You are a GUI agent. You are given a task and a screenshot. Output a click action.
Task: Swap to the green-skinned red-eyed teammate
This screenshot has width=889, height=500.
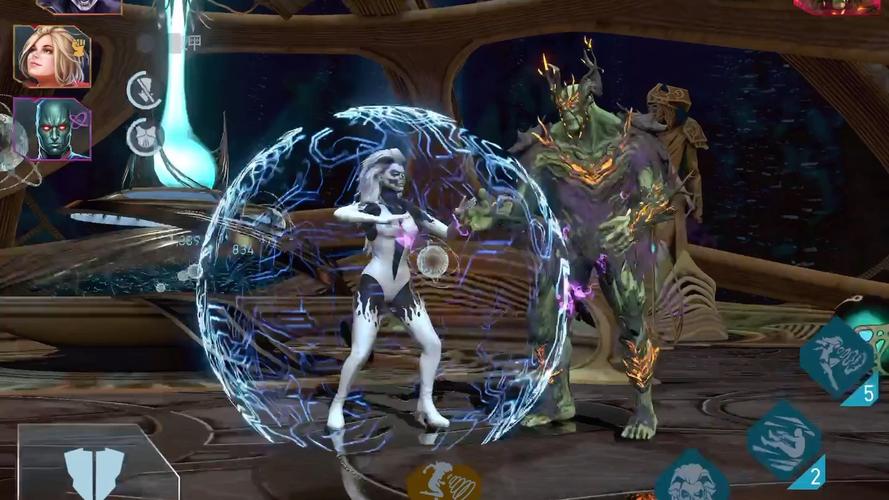[x=52, y=129]
